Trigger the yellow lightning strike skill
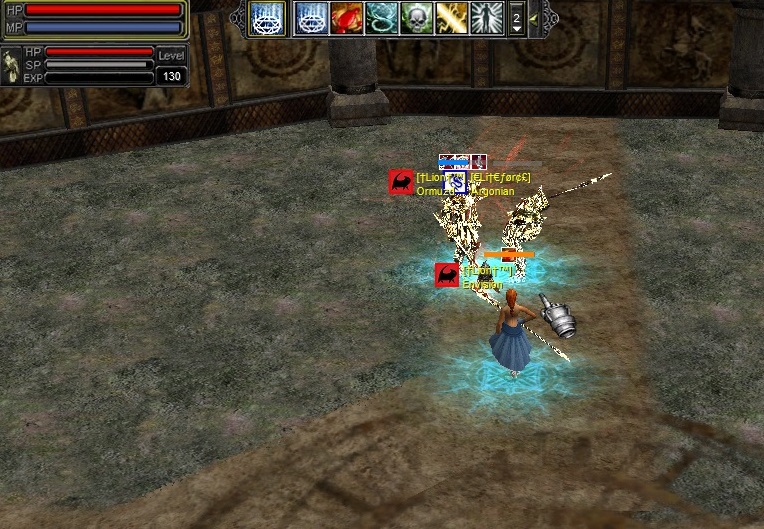Screen dimensions: 764x529 click(451, 18)
